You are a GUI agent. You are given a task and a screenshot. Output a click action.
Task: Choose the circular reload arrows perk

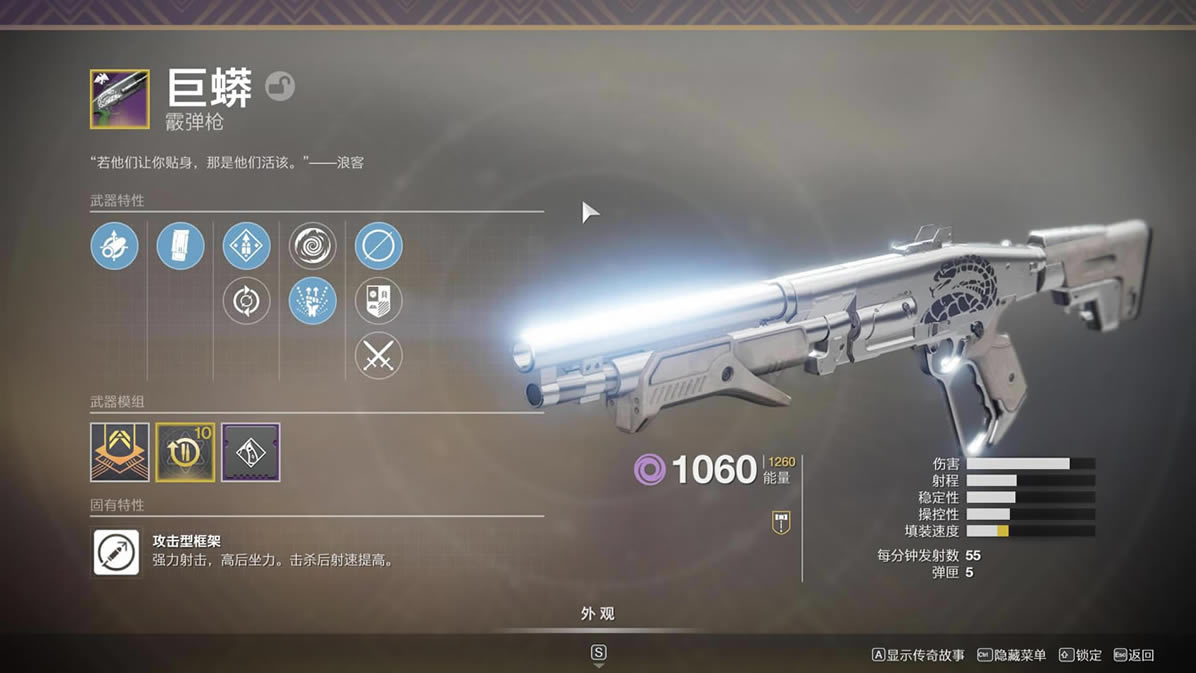(246, 301)
